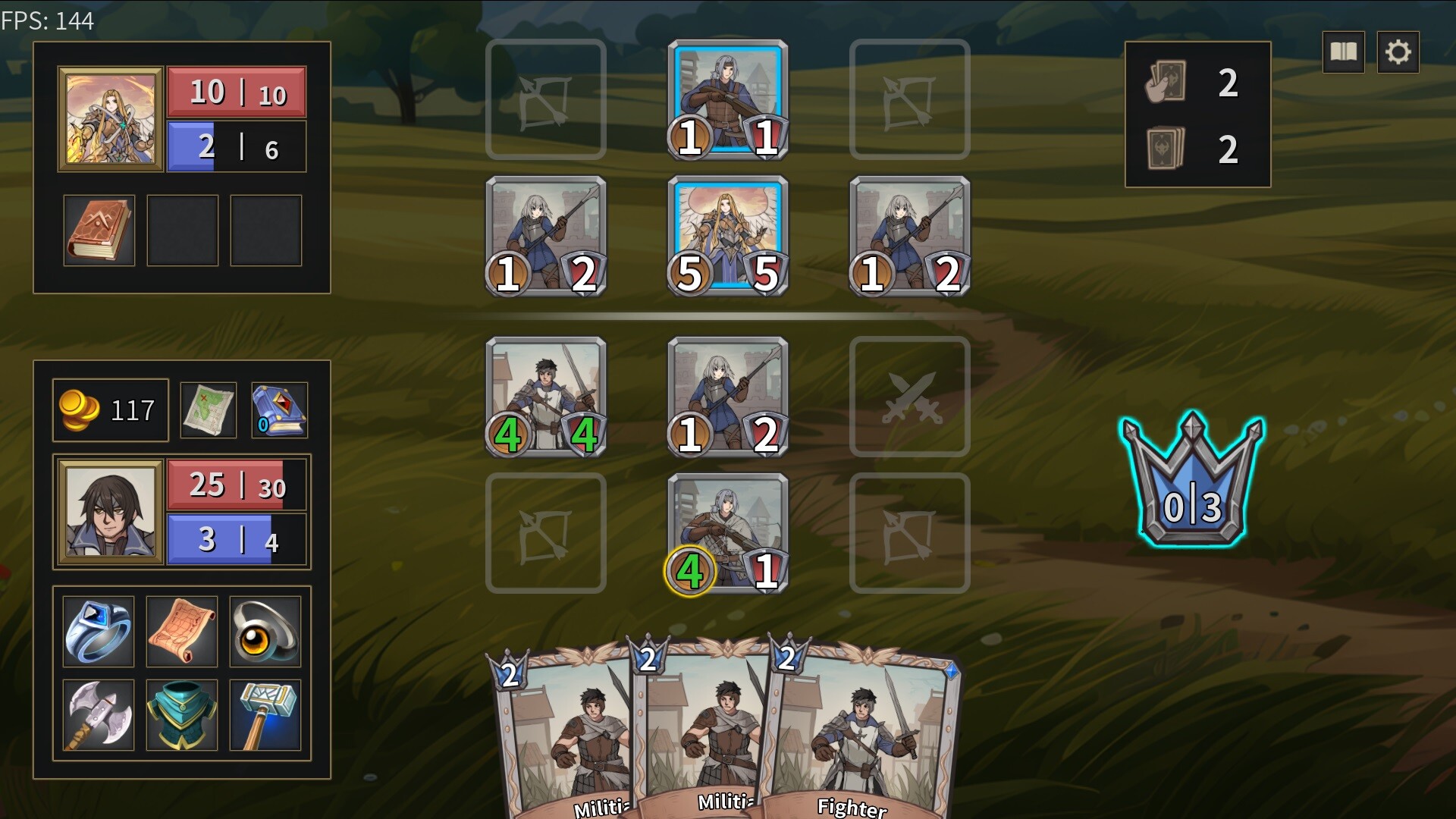This screenshot has height=819, width=1456.
Task: Select the glowing hammer inventory item
Action: (265, 715)
